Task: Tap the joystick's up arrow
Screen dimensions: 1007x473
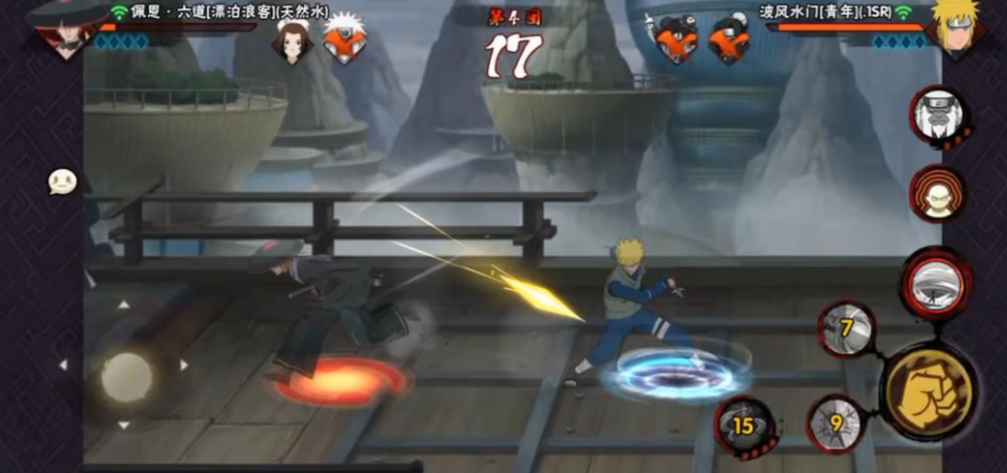Action: coord(124,305)
